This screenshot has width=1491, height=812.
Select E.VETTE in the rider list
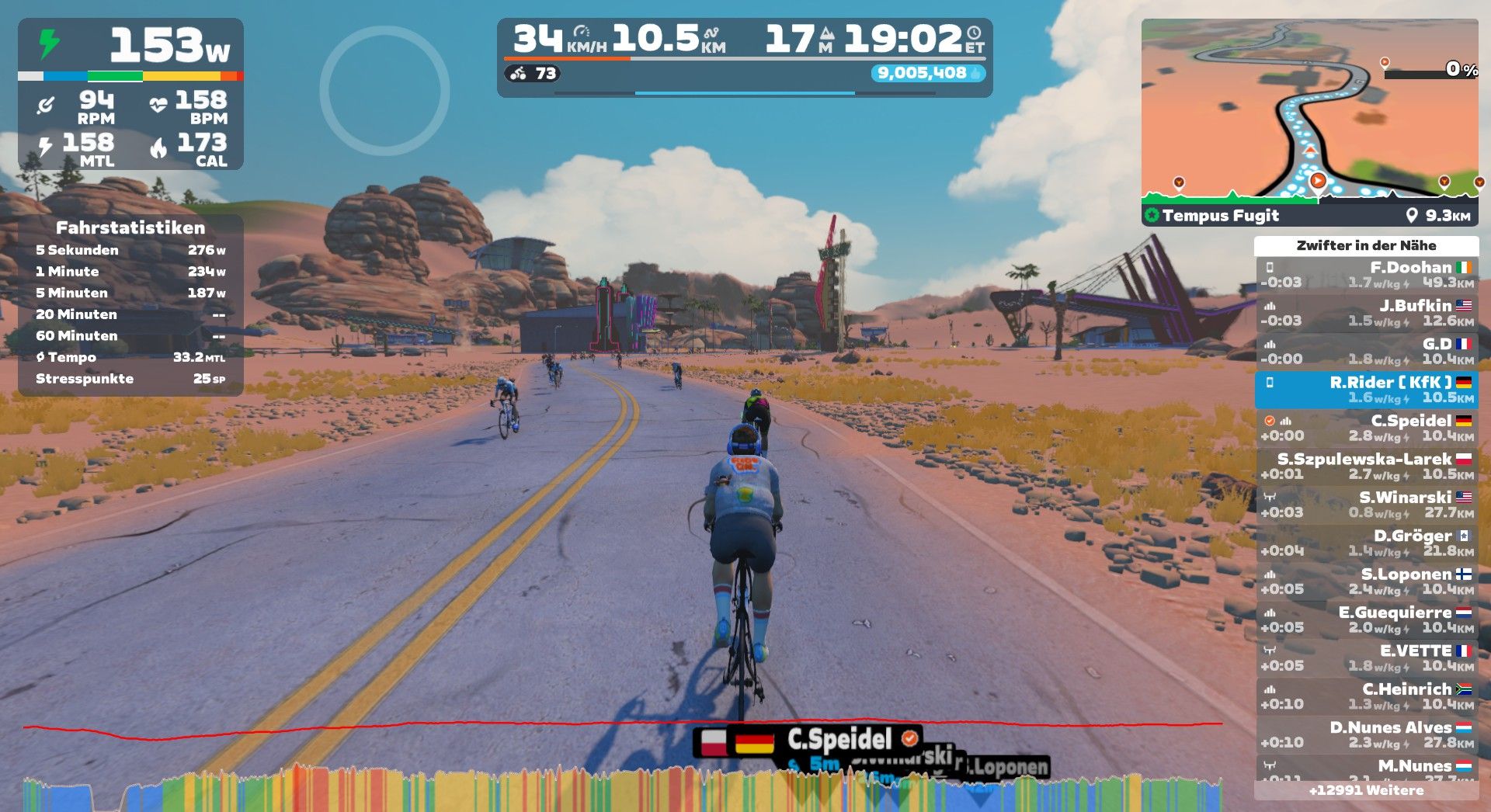click(x=1366, y=658)
